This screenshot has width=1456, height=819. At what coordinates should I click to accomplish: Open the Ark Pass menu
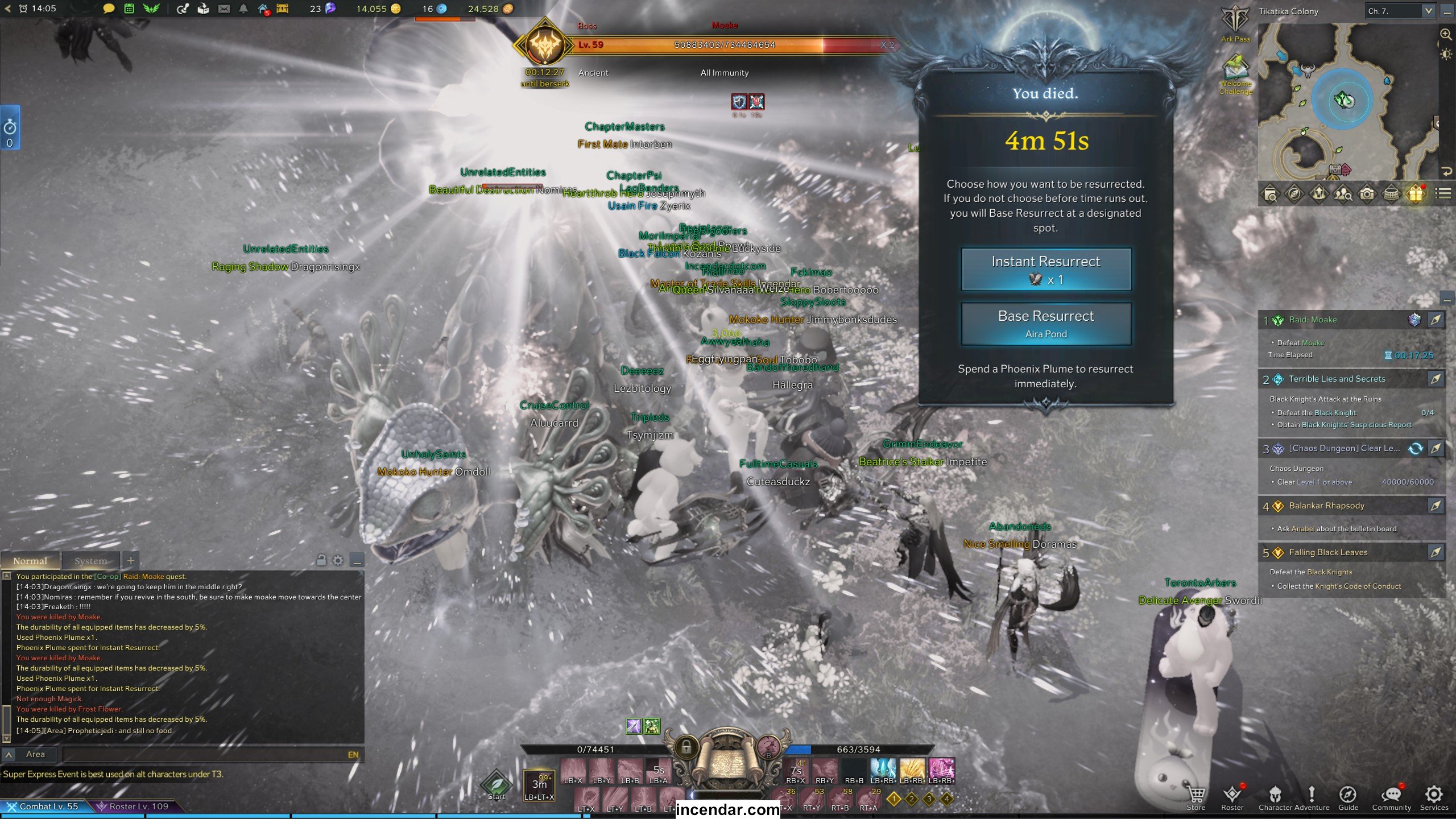tap(1235, 24)
